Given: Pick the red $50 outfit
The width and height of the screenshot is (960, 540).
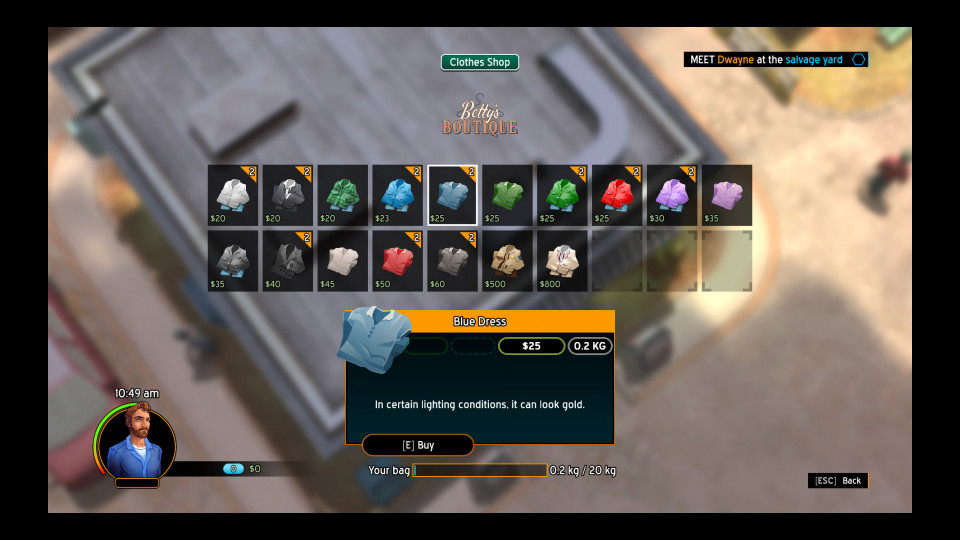Looking at the screenshot, I should pyautogui.click(x=397, y=261).
